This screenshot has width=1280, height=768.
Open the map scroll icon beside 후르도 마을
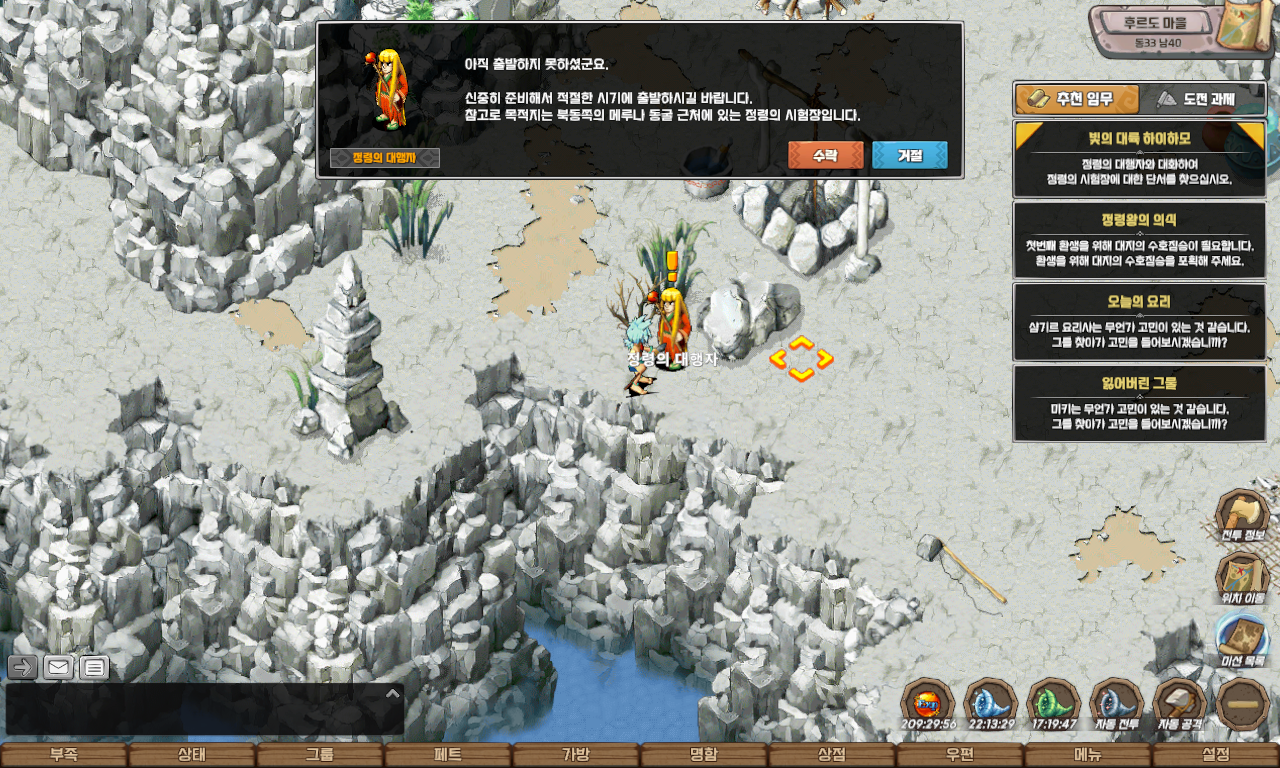point(1246,28)
